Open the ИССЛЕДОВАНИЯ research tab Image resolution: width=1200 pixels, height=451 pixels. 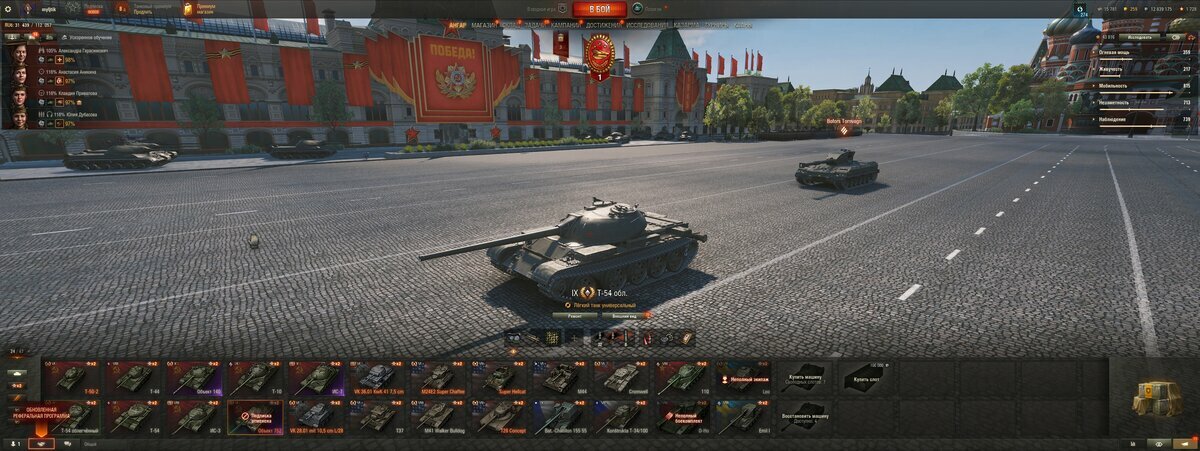click(648, 24)
